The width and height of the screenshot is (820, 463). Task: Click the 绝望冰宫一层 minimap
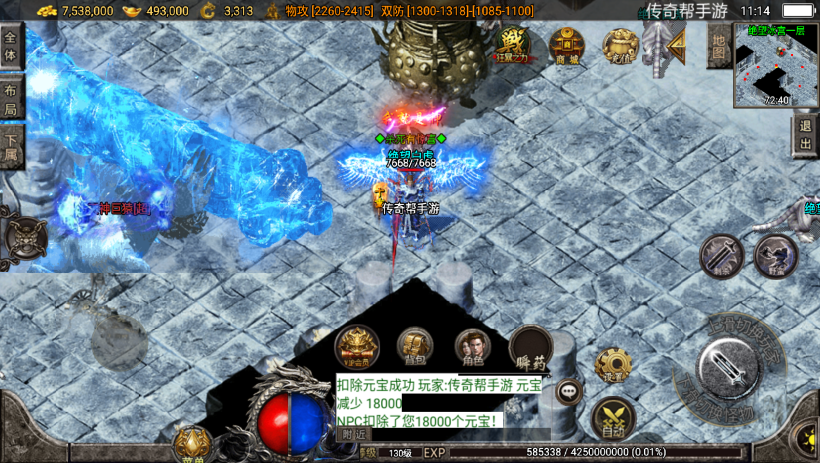click(x=776, y=65)
